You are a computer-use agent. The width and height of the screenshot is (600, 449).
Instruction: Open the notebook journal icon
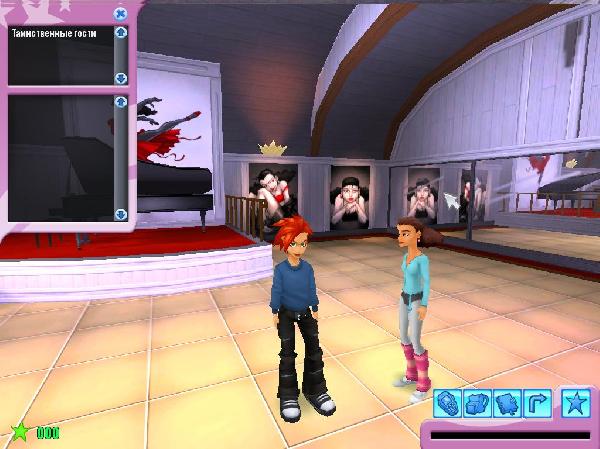pos(506,403)
